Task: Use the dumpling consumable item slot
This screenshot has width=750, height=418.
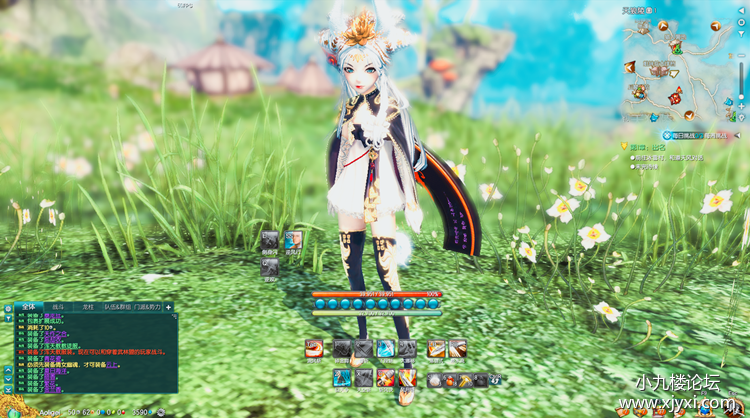Action: (x=435, y=380)
